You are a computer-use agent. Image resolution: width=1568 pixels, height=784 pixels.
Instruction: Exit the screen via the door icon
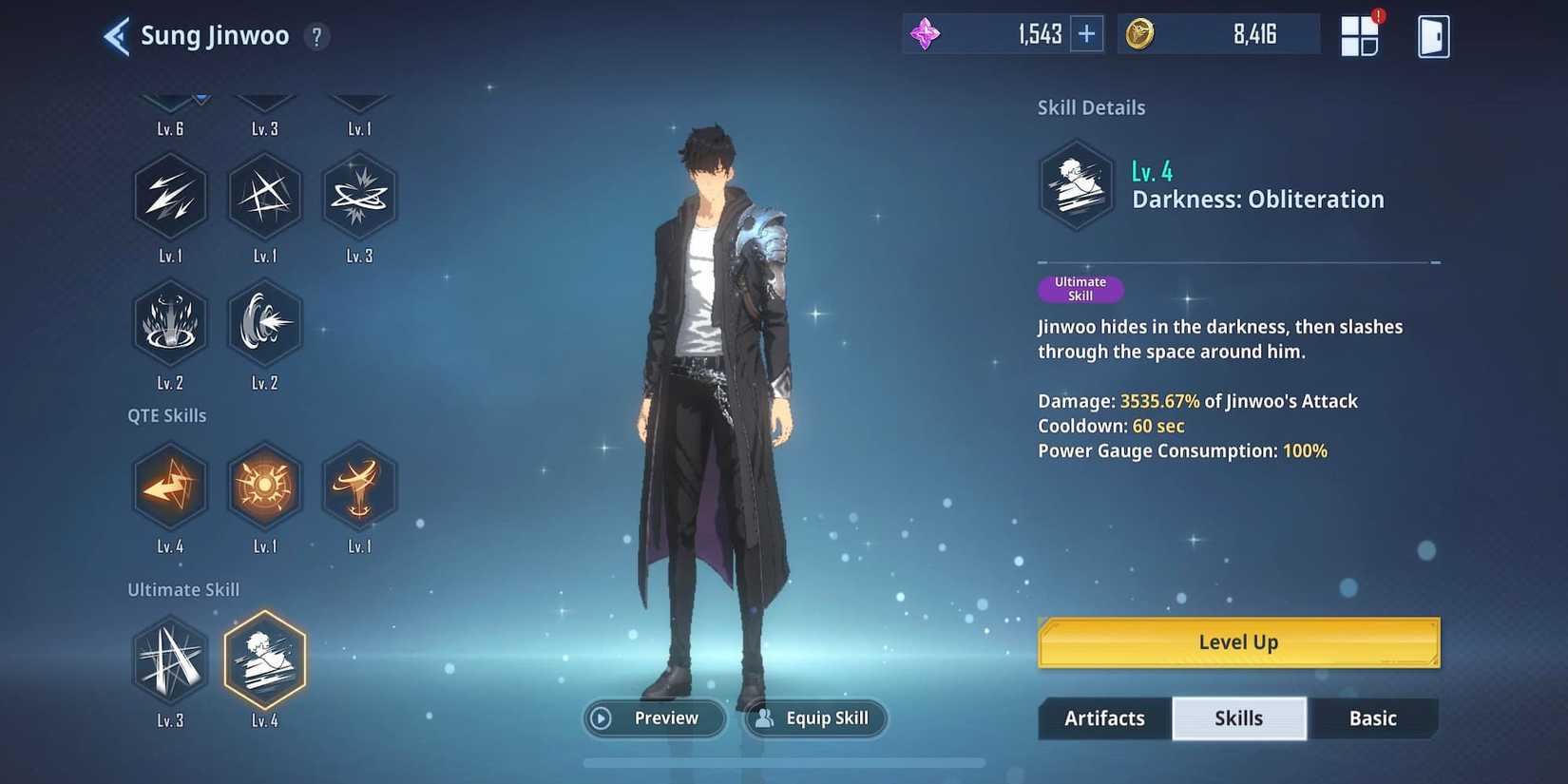click(1433, 34)
